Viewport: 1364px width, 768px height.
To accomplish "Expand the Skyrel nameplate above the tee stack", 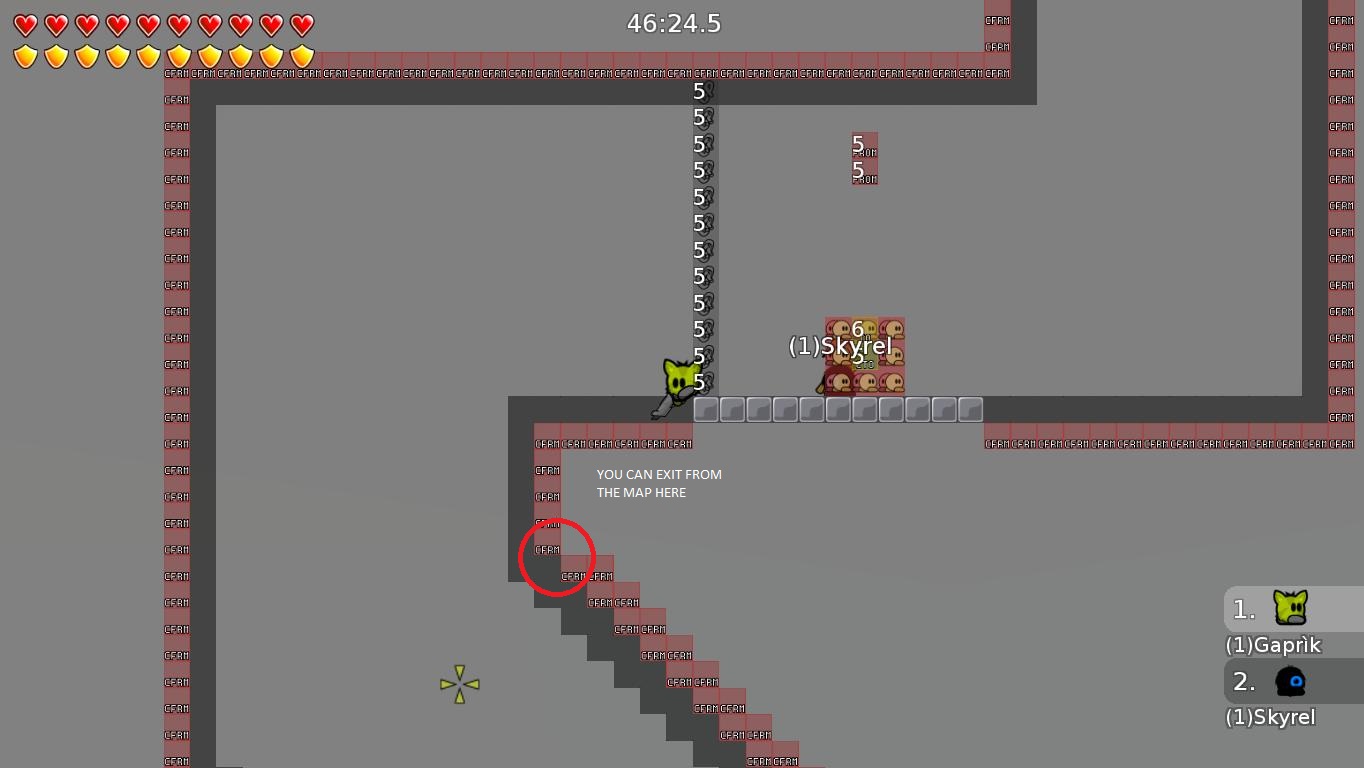I will click(x=842, y=346).
